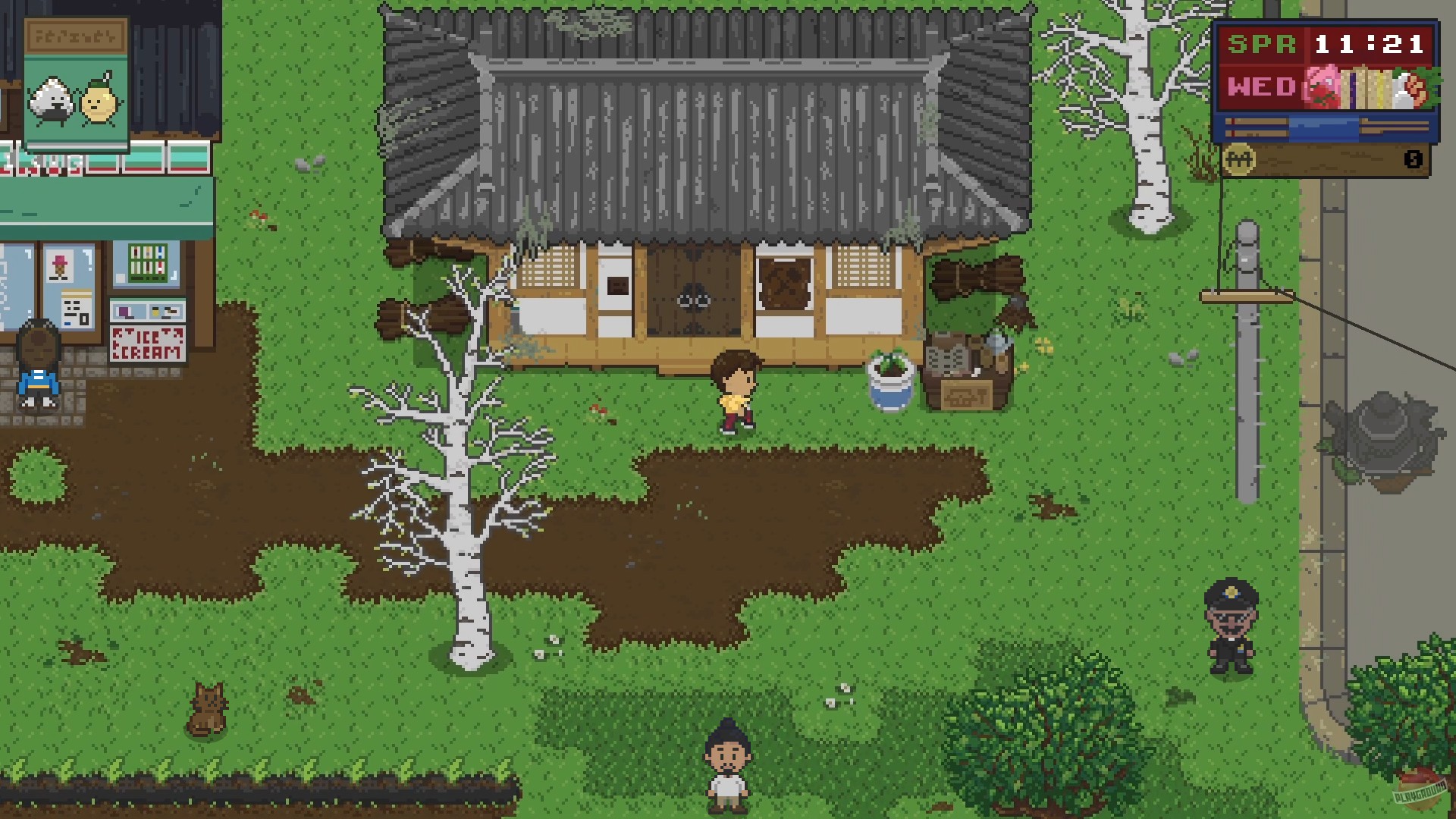Click the vending machine beside the store window
This screenshot has height=819, width=1456.
point(147,263)
